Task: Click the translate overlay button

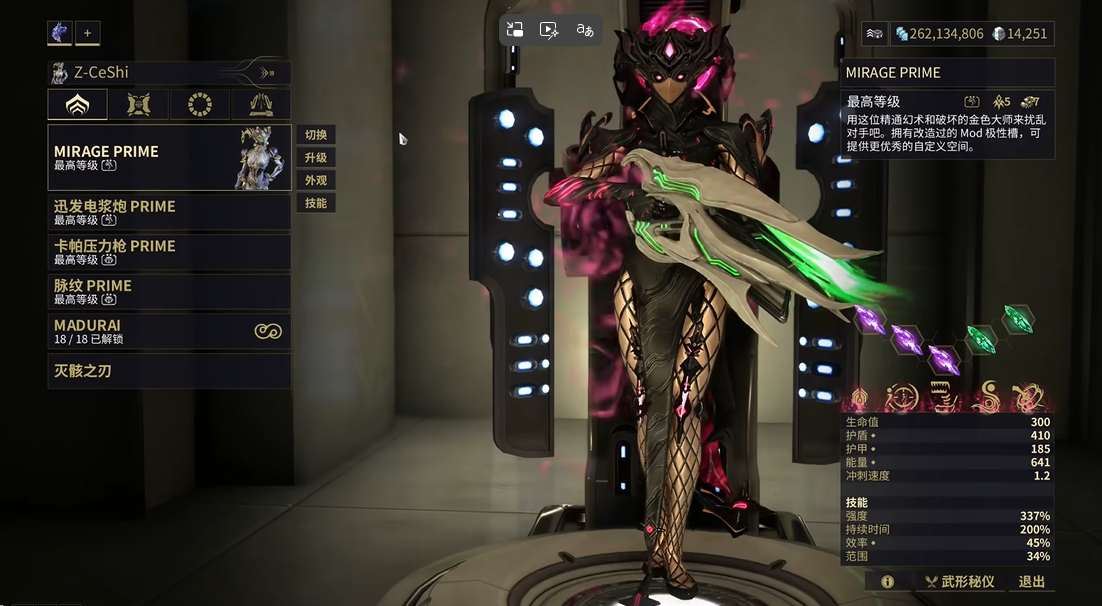Action: [x=585, y=30]
